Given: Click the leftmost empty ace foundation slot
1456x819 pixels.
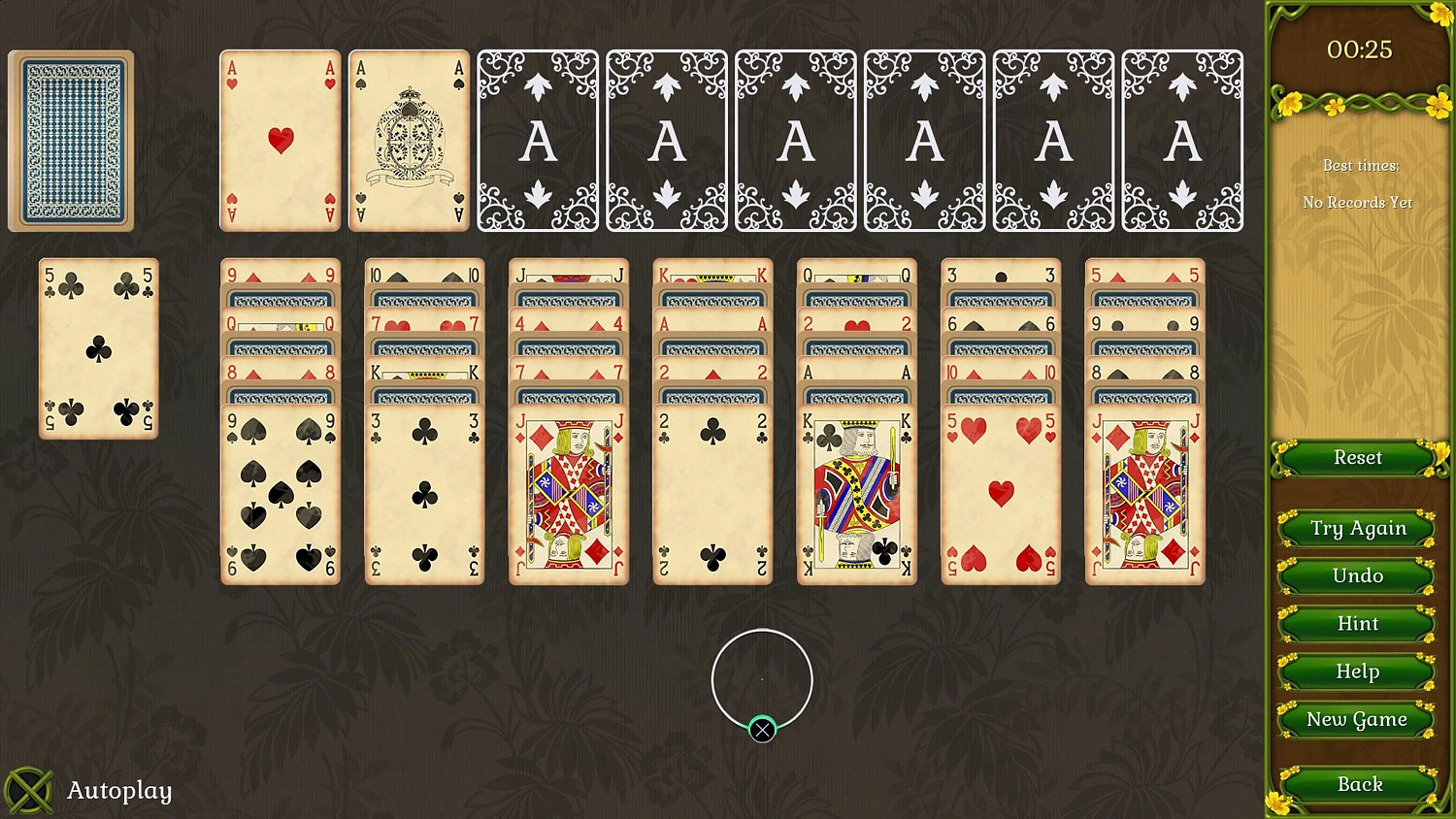Looking at the screenshot, I should [537, 139].
